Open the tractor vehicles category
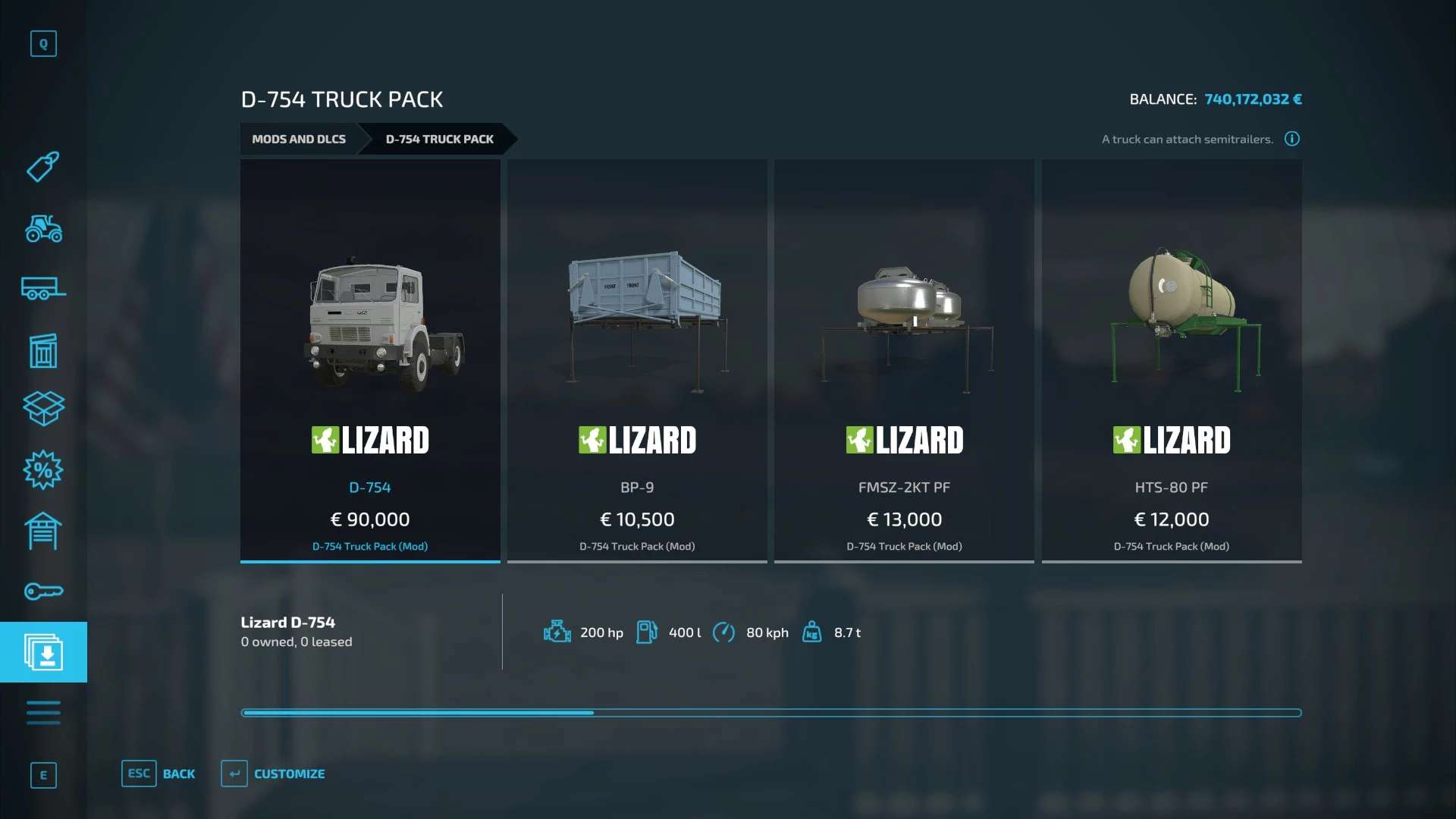 coord(43,228)
